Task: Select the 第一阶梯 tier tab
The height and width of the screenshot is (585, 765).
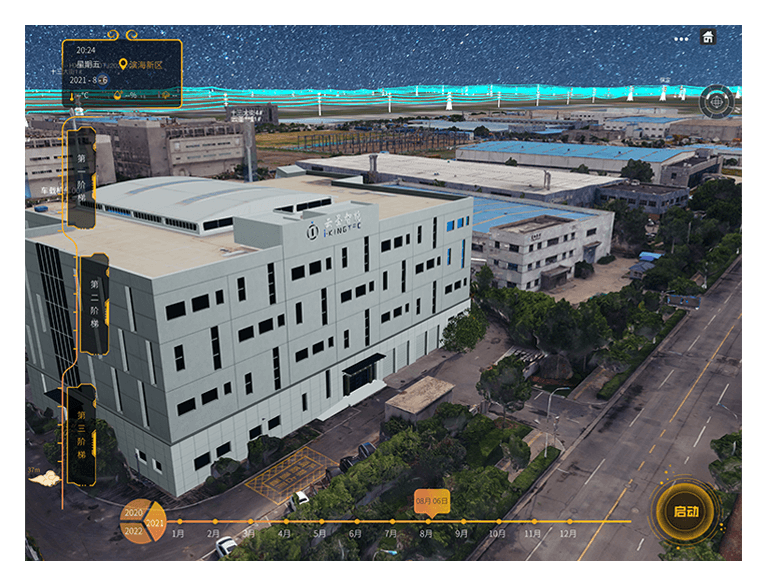Action: coord(83,177)
